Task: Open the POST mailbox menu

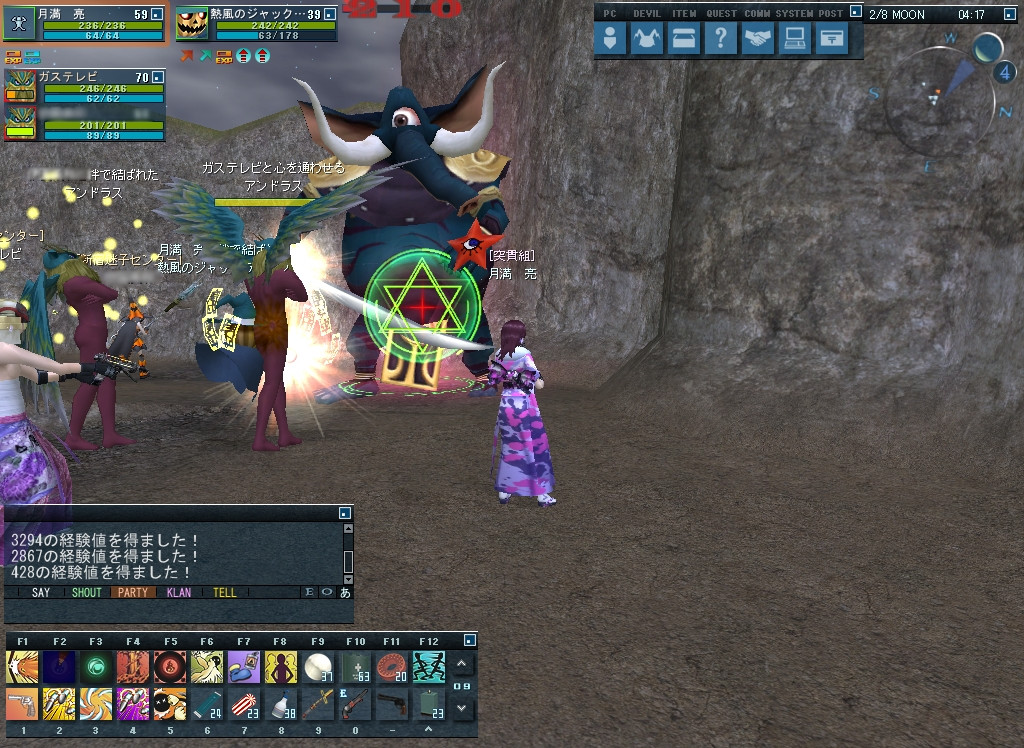Action: pyautogui.click(x=830, y=39)
